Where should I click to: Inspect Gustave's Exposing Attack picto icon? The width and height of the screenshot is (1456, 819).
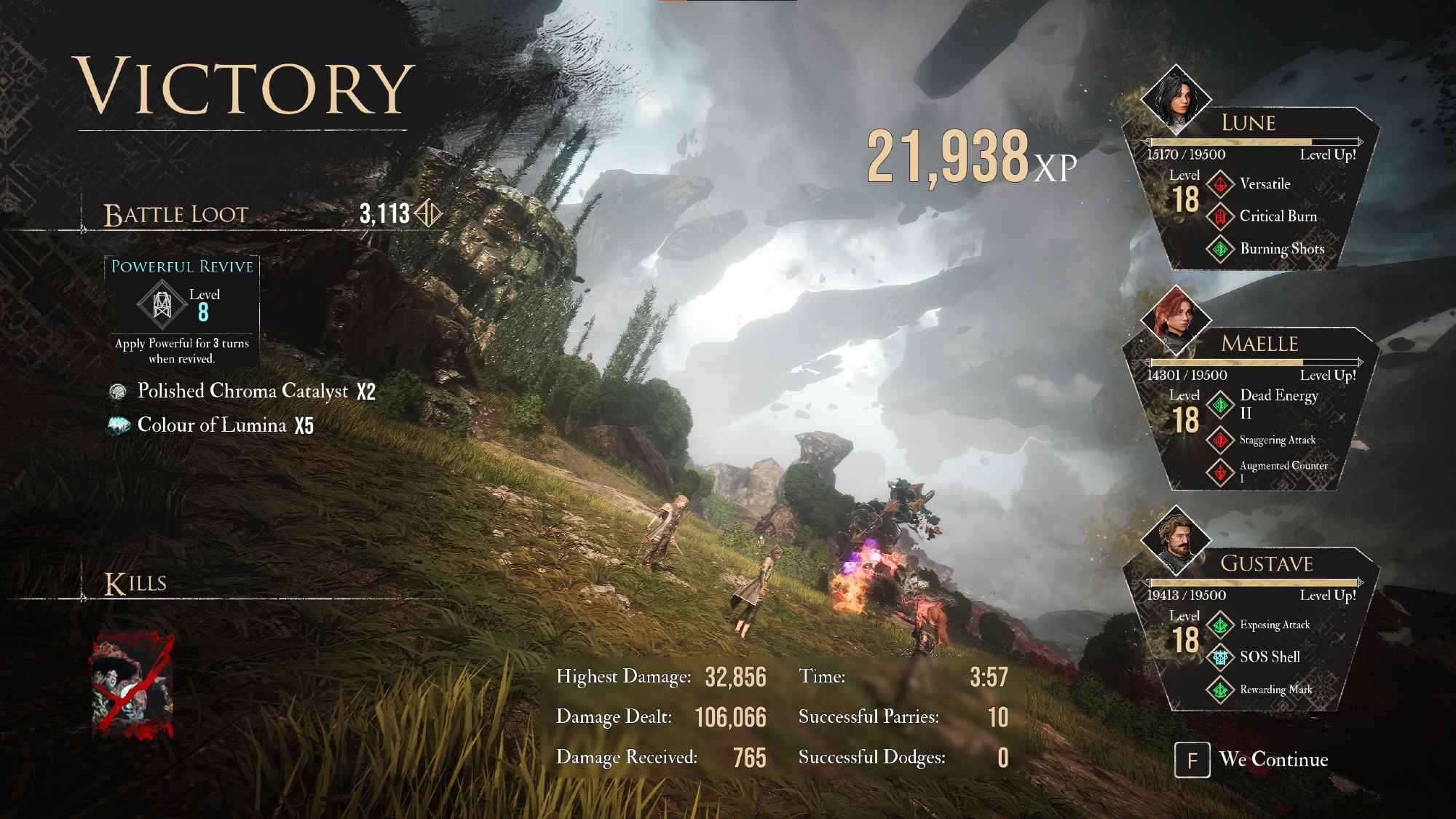click(x=1221, y=625)
